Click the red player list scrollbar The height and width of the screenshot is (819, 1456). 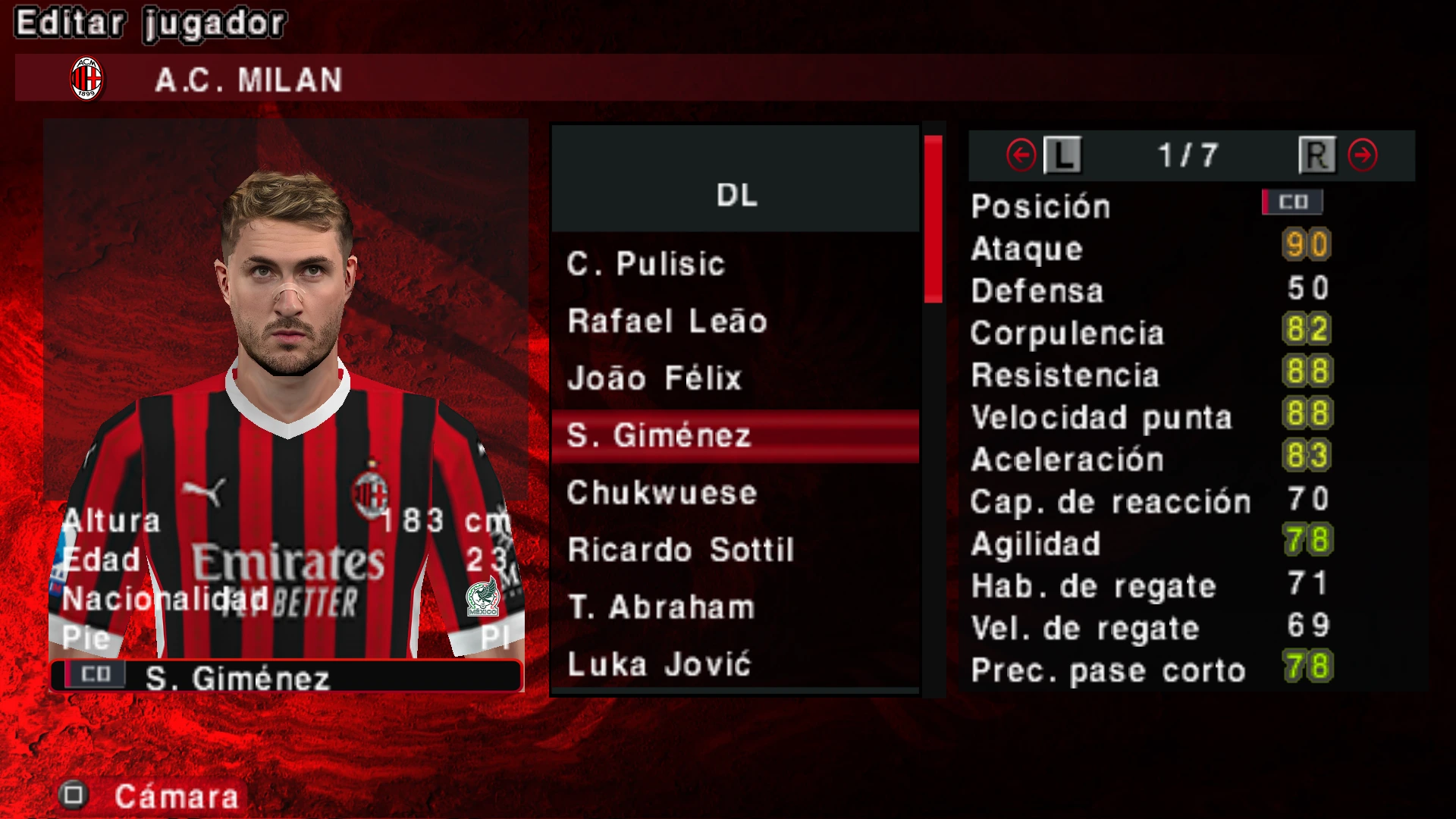point(933,219)
